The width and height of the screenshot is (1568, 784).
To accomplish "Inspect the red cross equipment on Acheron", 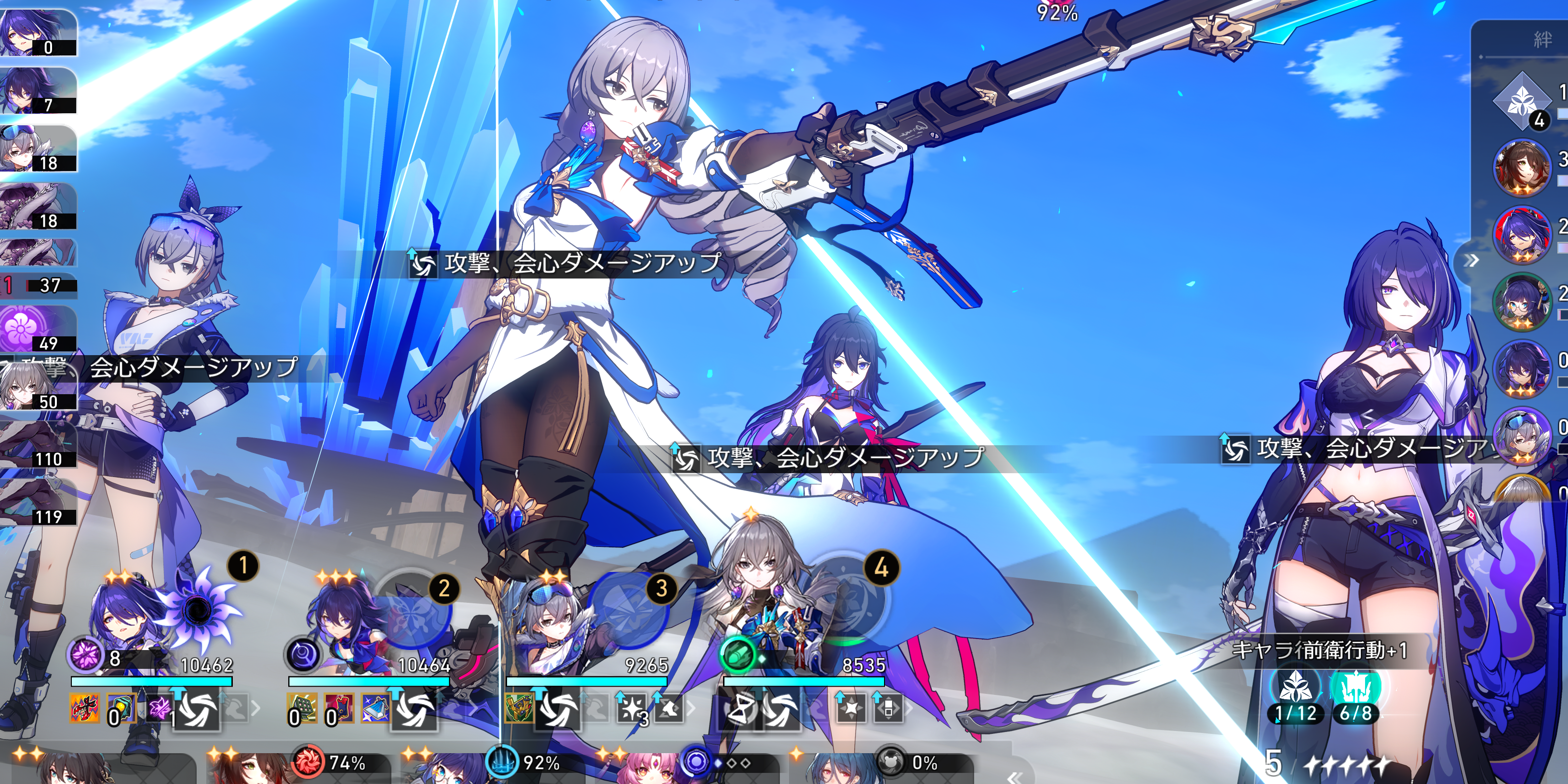I will coord(85,708).
